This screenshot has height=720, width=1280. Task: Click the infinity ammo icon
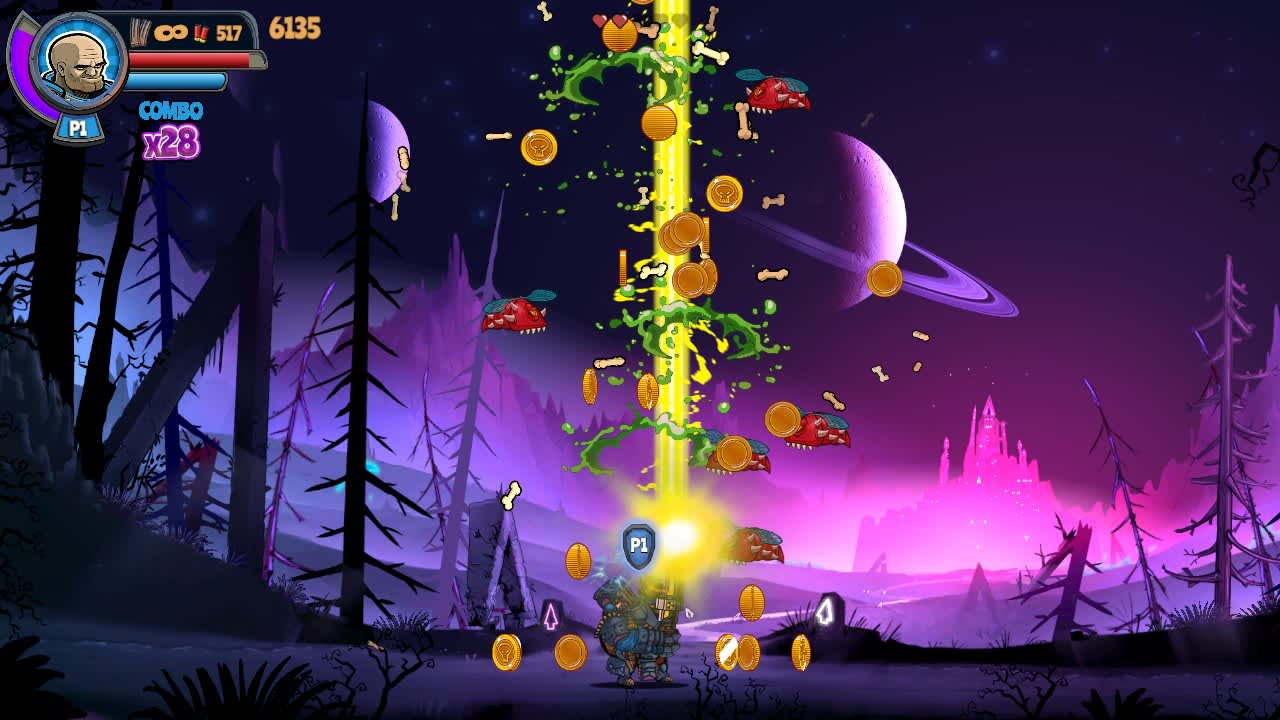(170, 30)
